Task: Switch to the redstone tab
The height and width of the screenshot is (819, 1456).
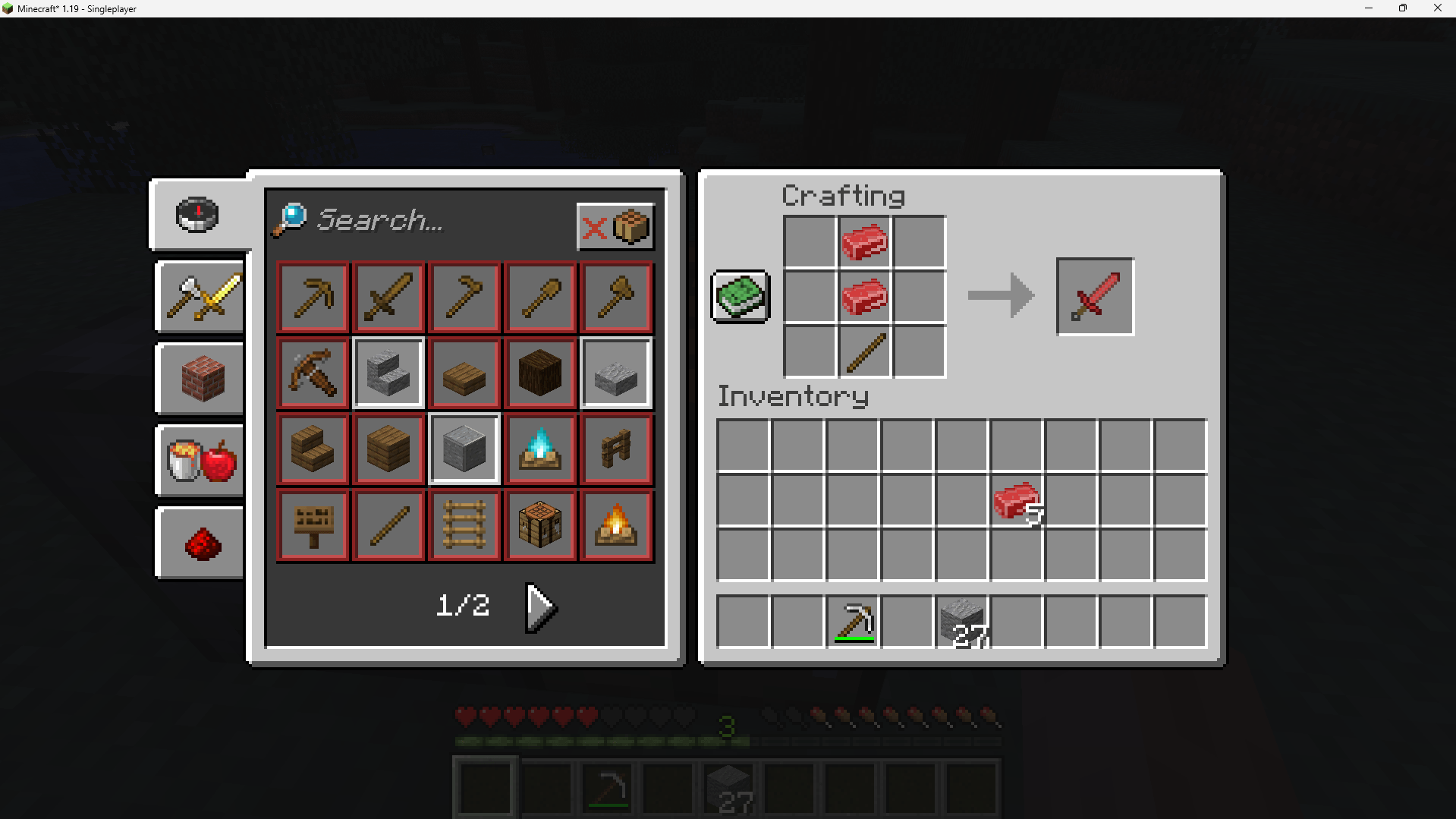Action: (x=199, y=542)
